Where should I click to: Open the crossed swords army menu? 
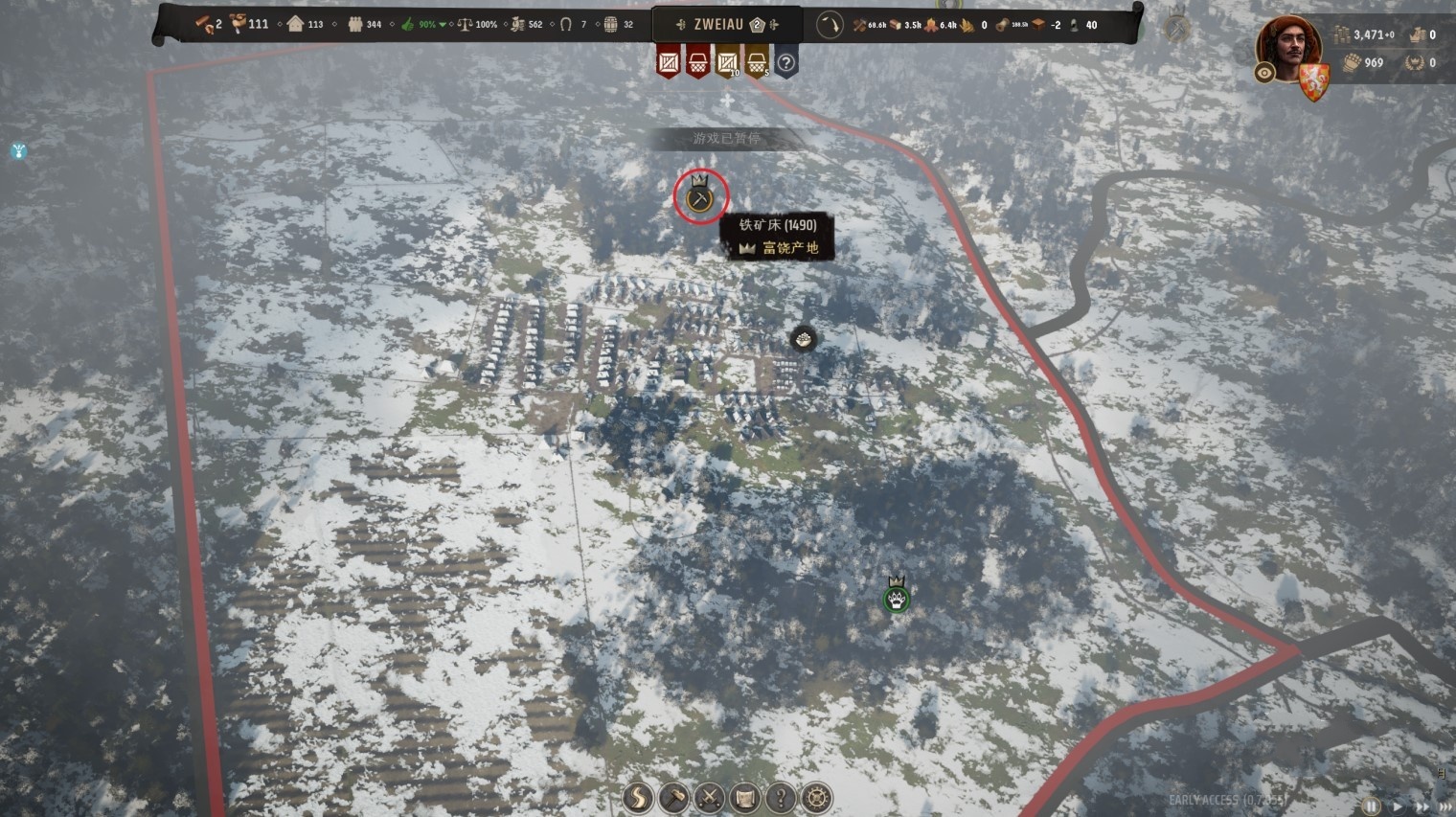(710, 797)
